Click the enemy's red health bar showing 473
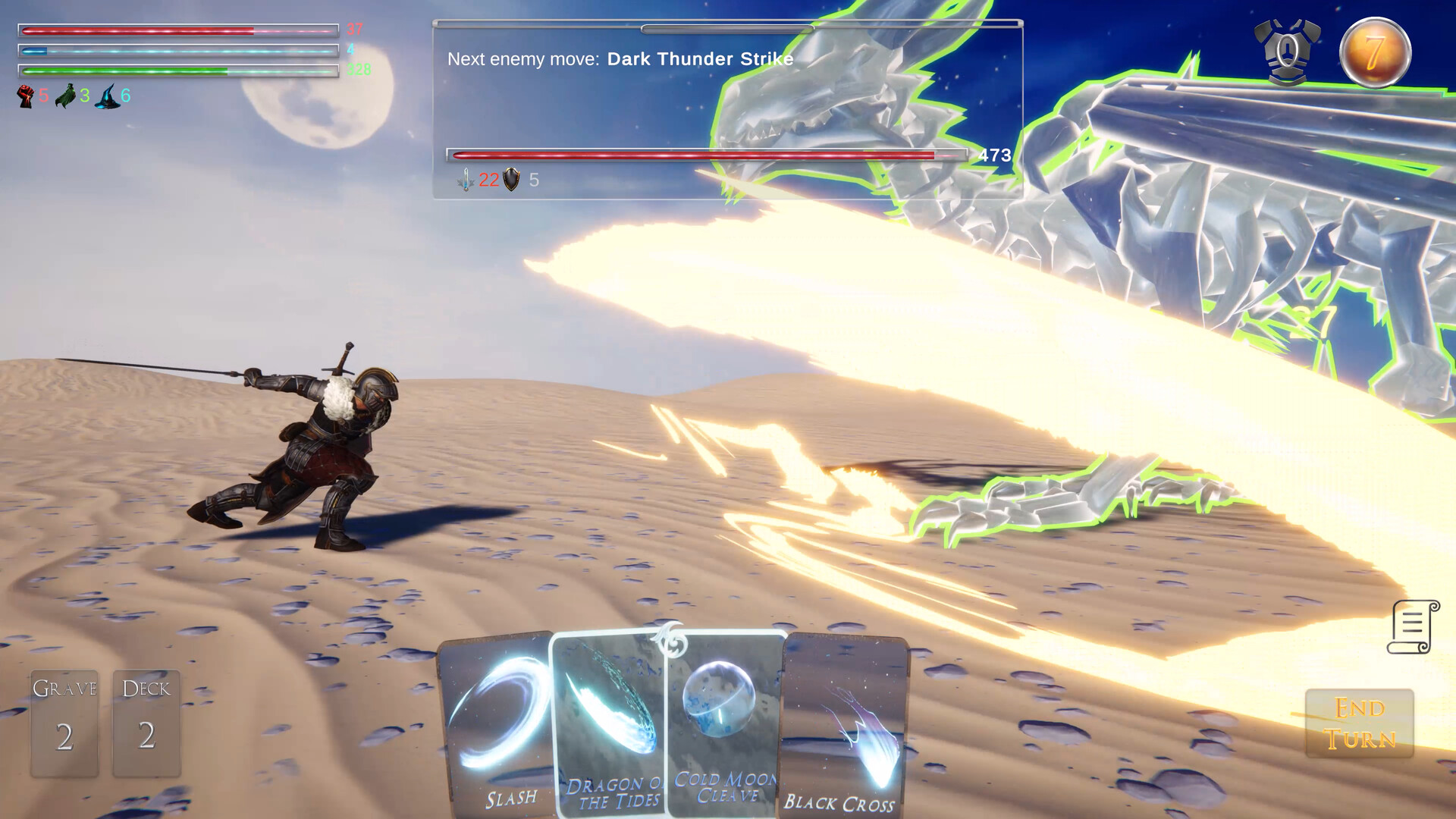 tap(705, 155)
